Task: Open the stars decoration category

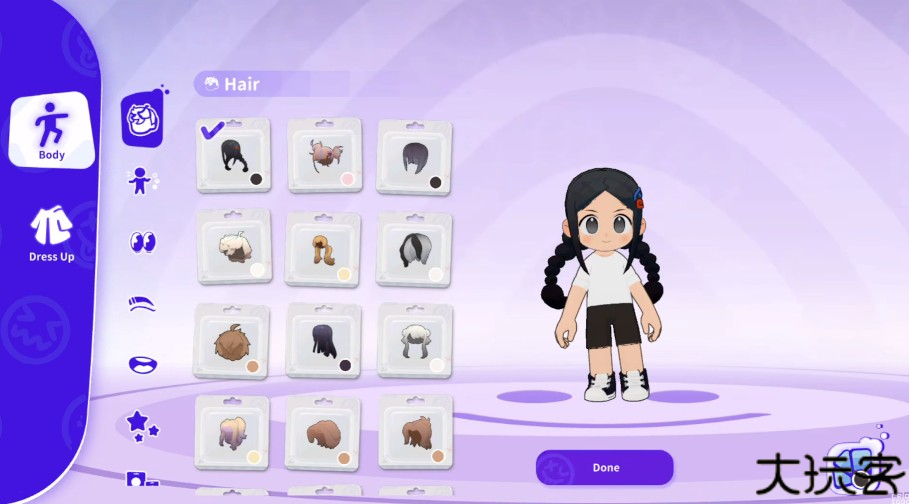Action: pos(142,424)
